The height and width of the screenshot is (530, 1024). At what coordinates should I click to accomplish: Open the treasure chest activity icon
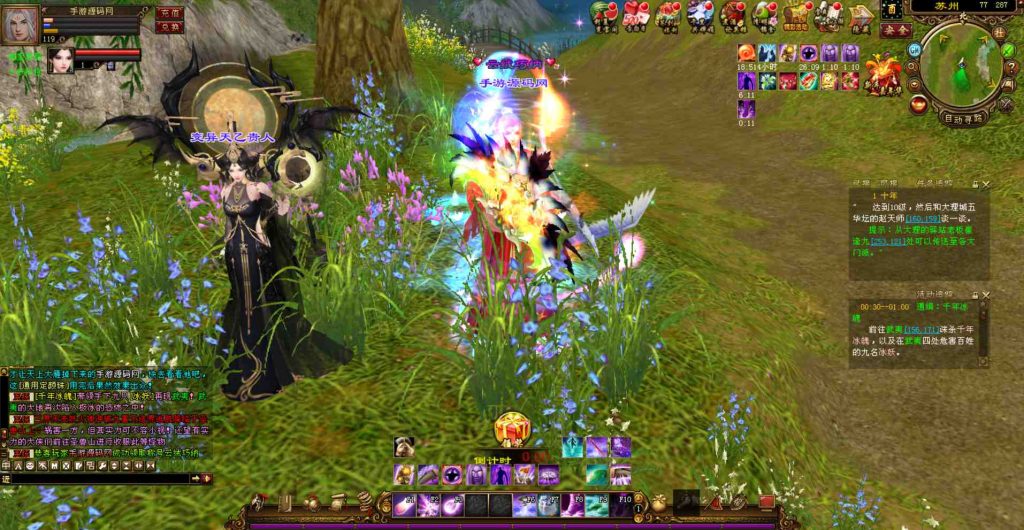pos(796,15)
